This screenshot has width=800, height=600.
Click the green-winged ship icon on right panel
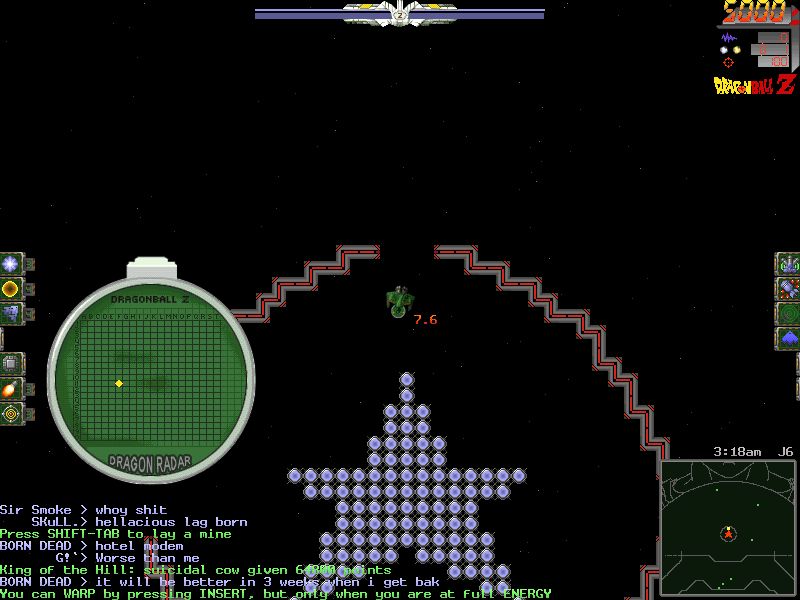(789, 264)
